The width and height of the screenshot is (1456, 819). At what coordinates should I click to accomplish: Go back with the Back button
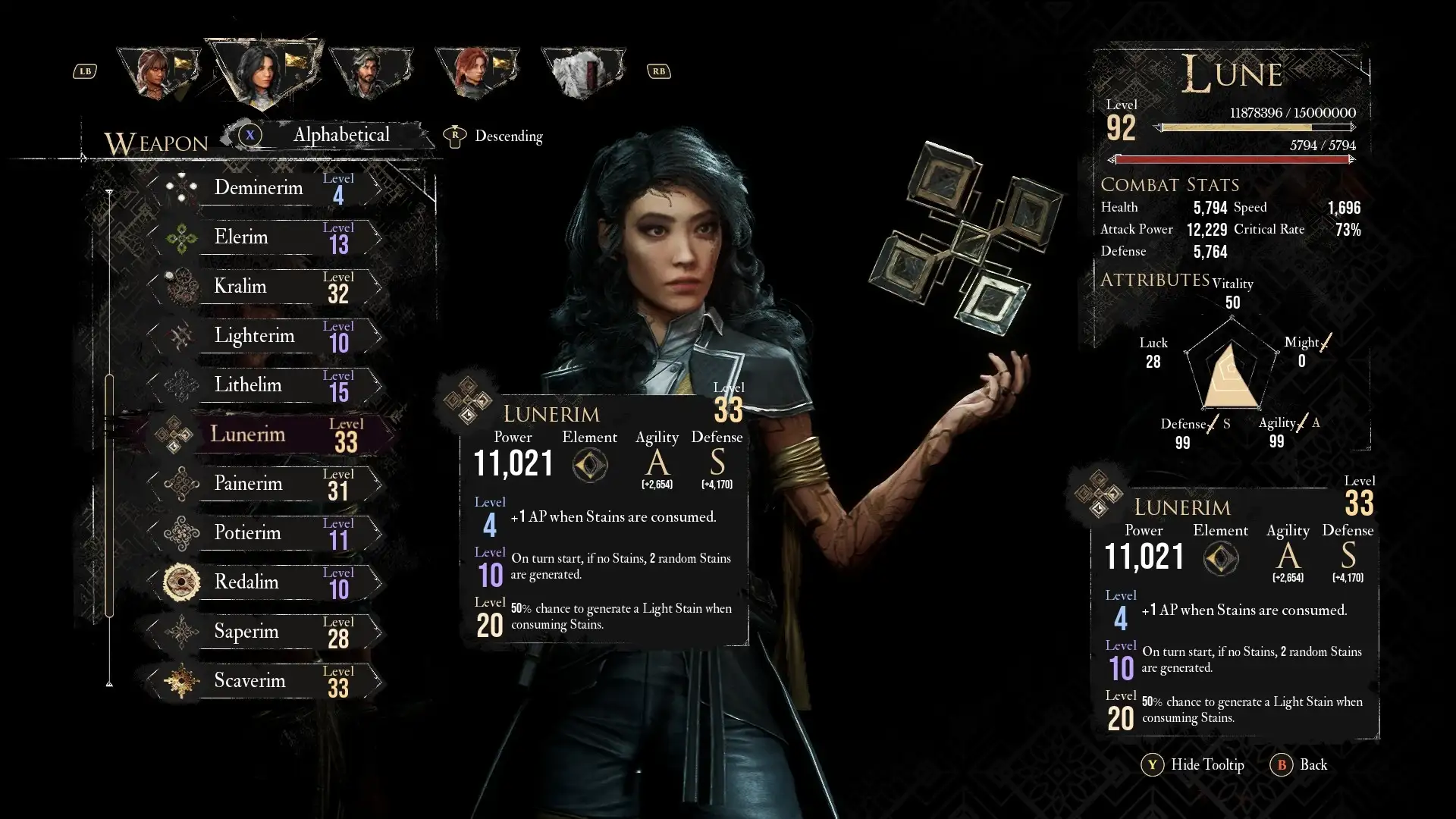[1300, 765]
